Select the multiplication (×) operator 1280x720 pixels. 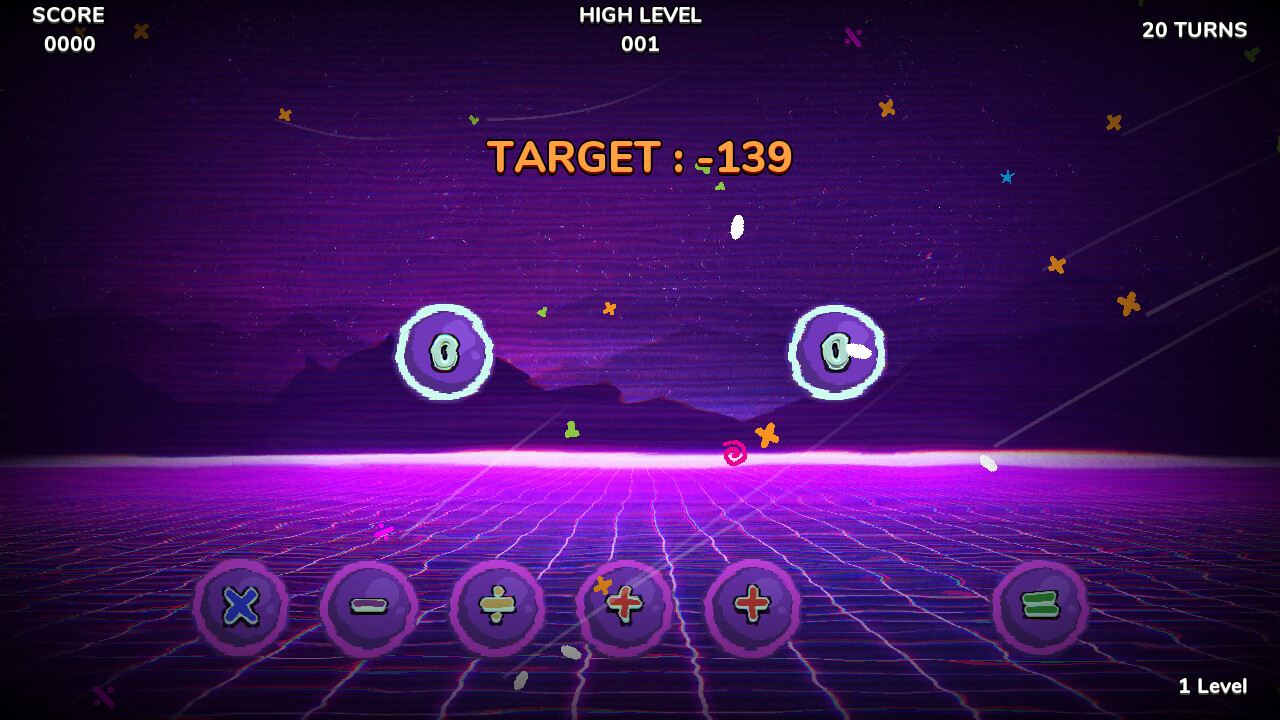(x=240, y=607)
